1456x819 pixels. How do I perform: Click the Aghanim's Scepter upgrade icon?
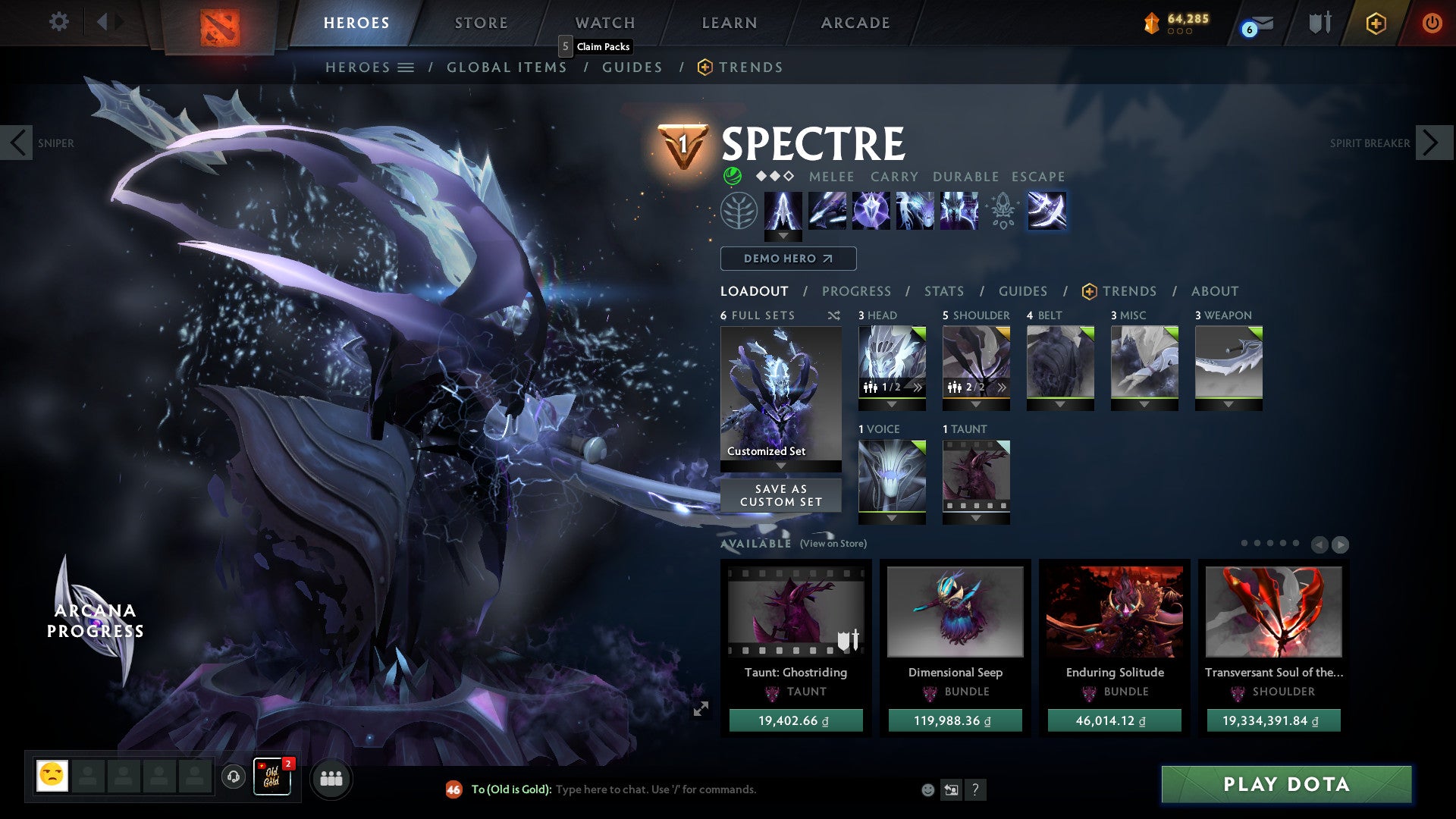1003,214
